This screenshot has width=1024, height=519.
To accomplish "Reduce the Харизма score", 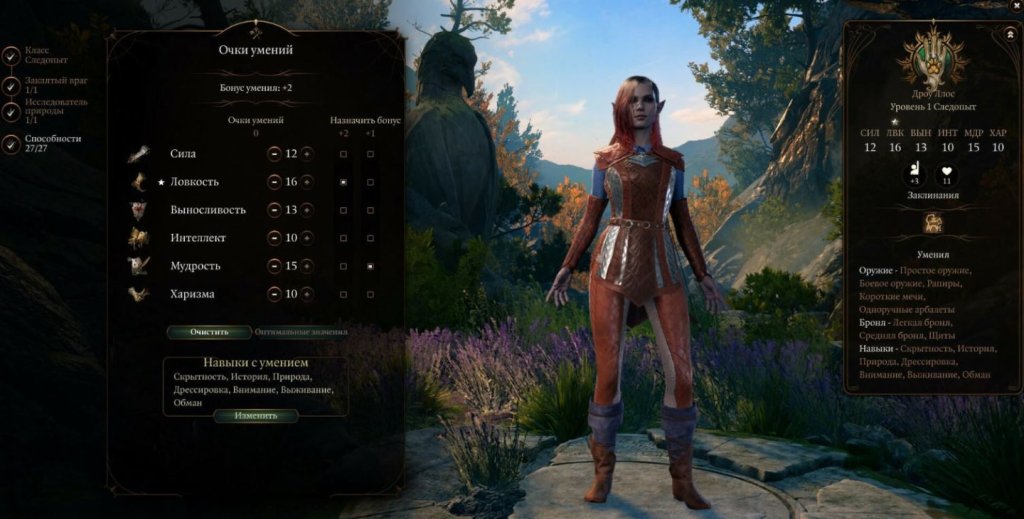I will coord(274,294).
